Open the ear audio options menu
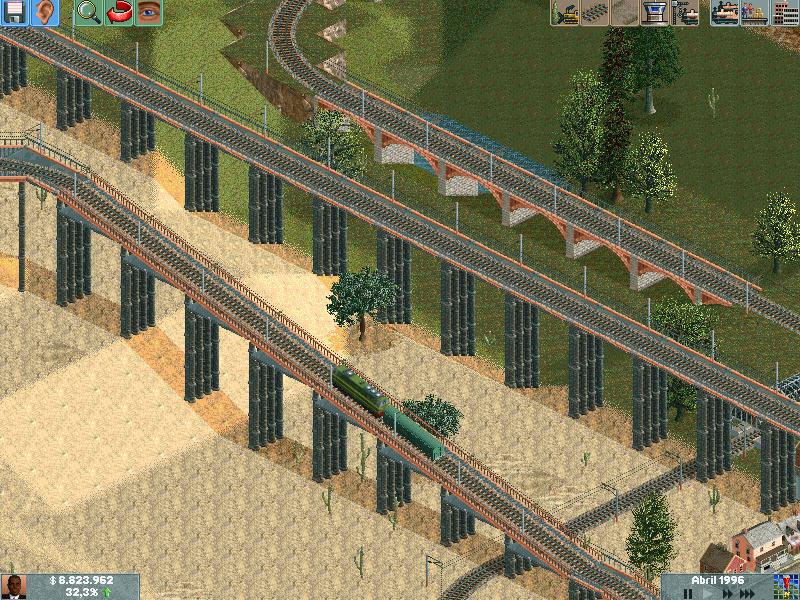800x600 pixels. (45, 13)
